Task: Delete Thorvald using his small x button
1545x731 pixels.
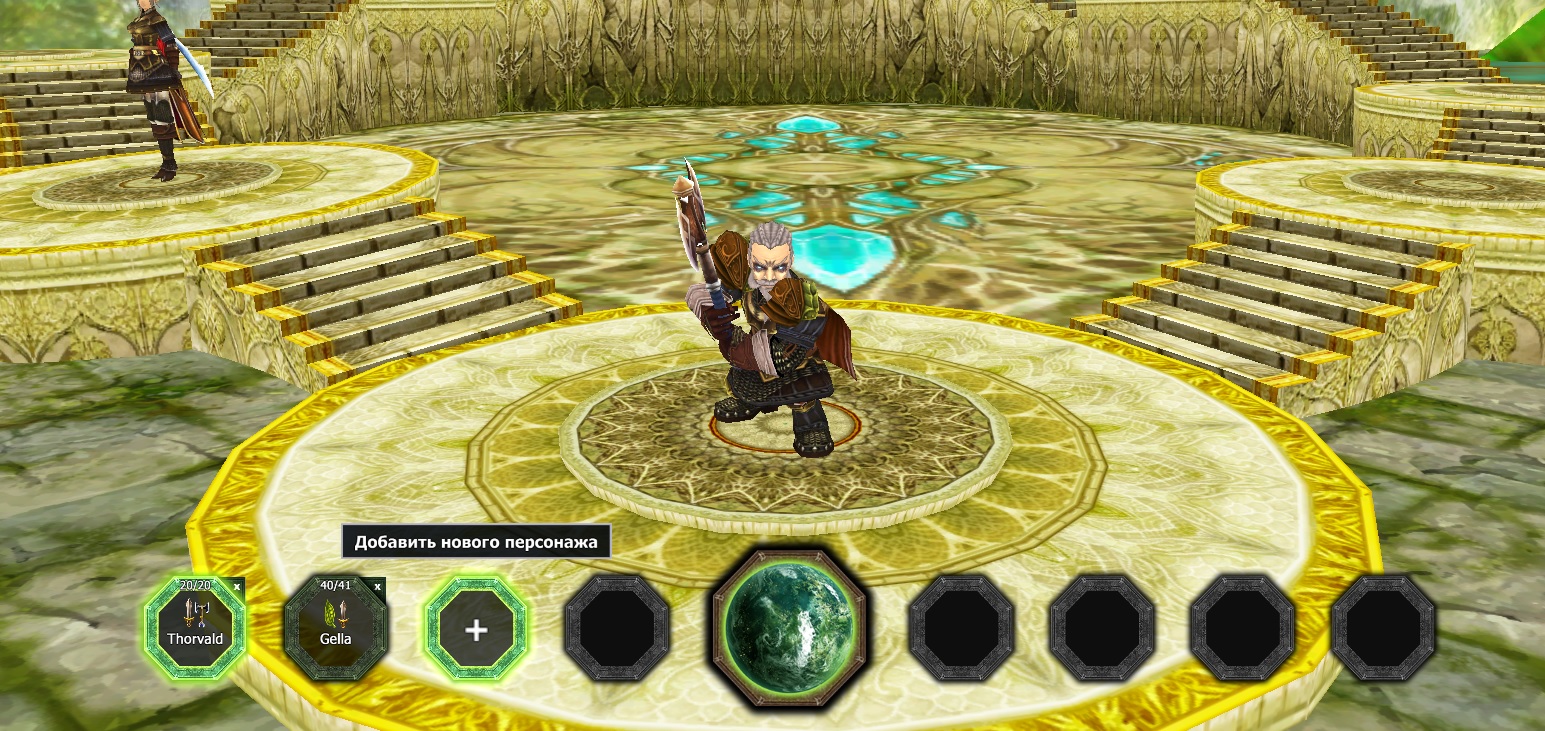Action: coord(237,587)
